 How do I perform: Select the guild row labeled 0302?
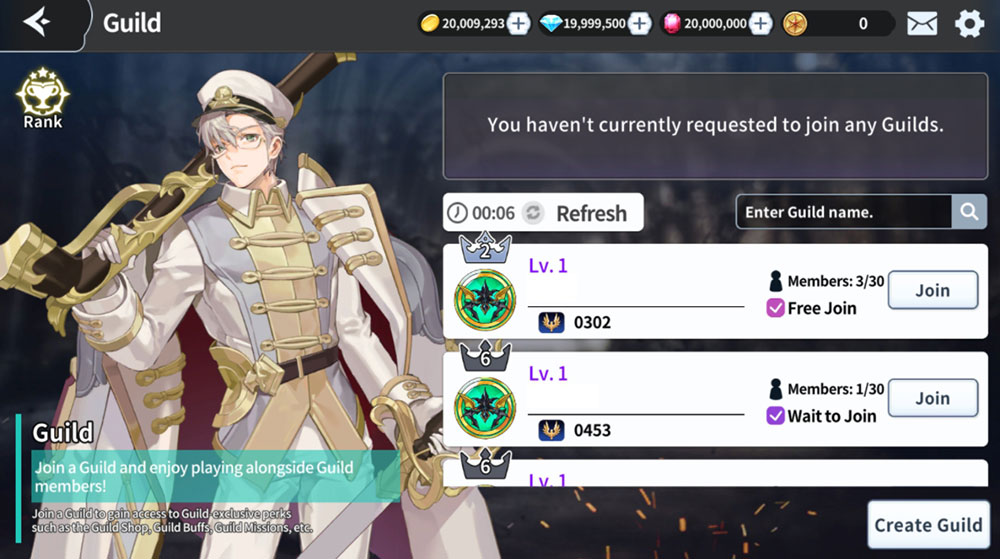click(640, 291)
